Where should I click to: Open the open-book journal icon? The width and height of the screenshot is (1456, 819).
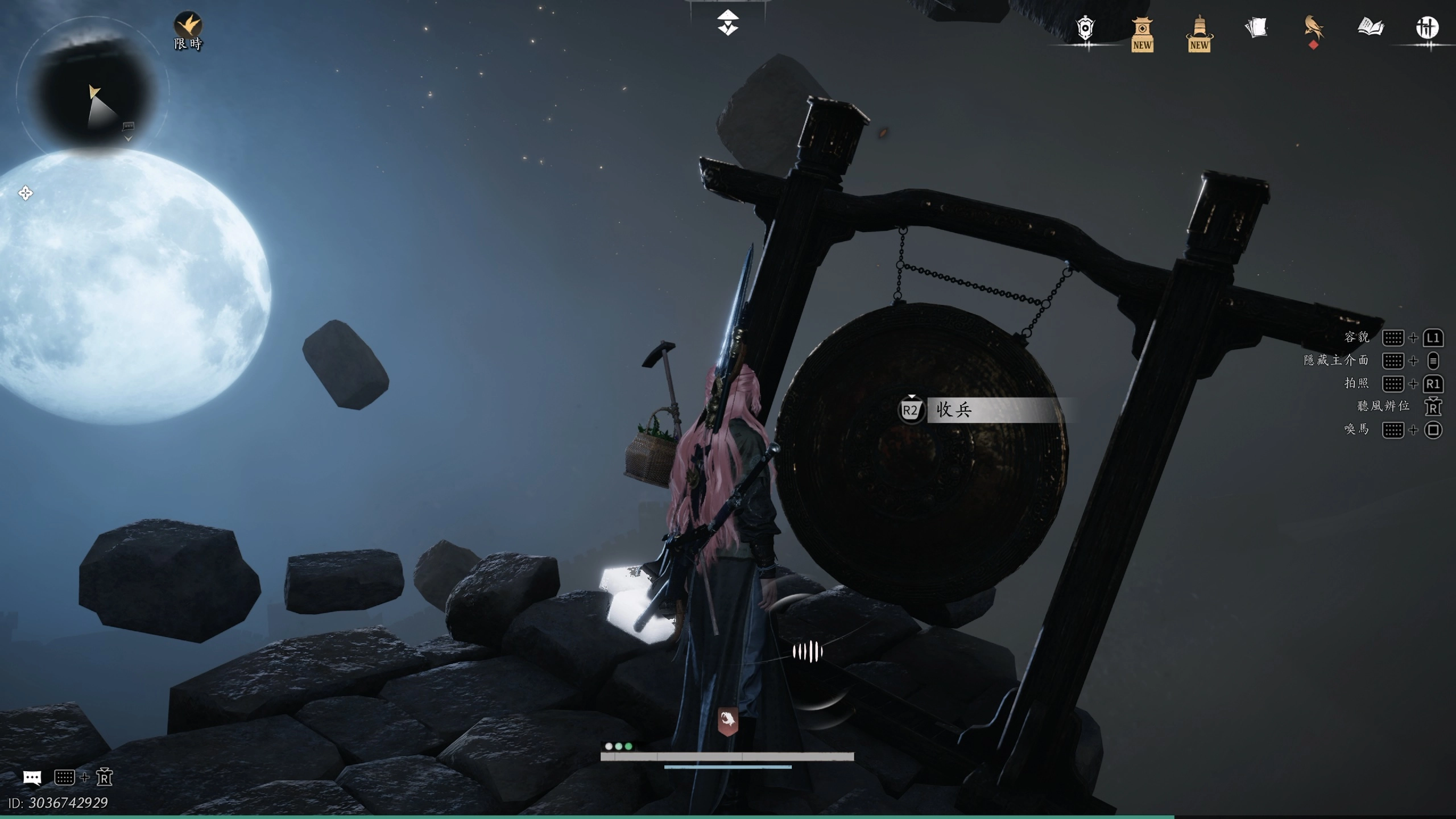(1370, 27)
